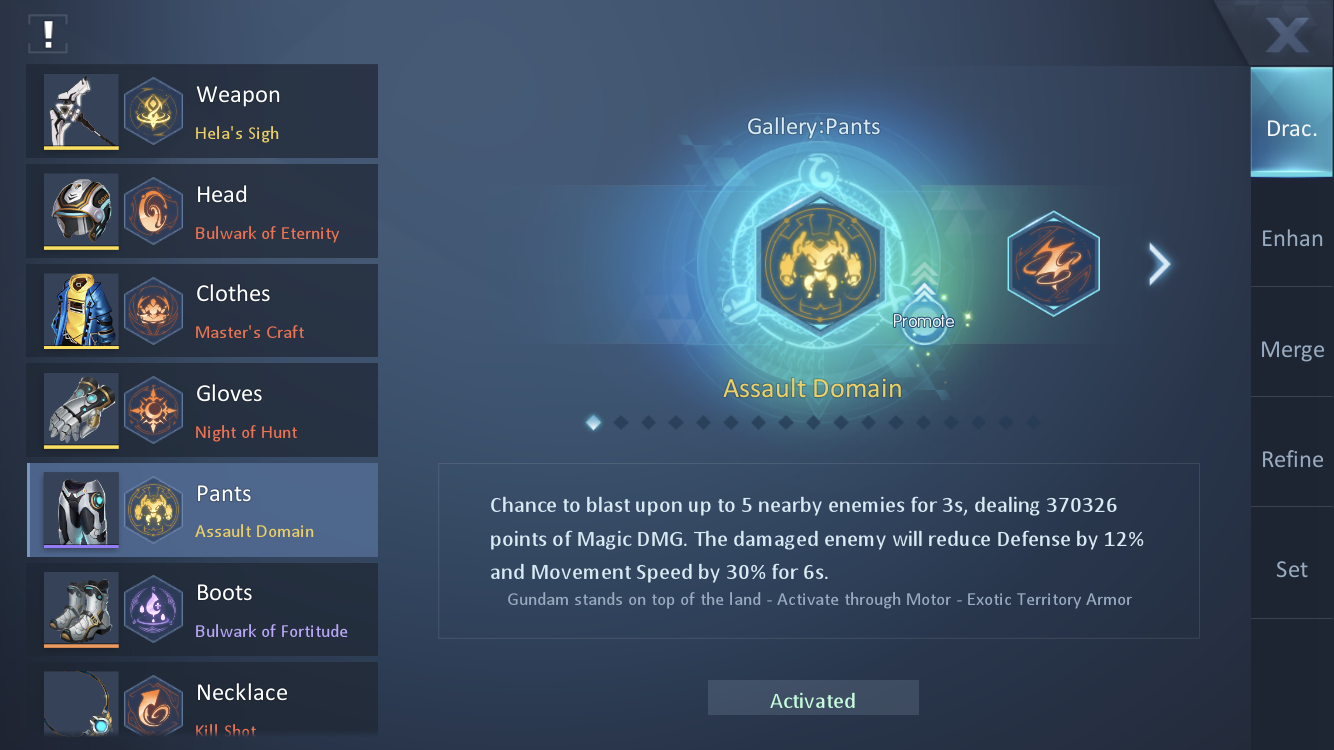
Task: Switch to the Drac. tab
Action: tap(1291, 128)
